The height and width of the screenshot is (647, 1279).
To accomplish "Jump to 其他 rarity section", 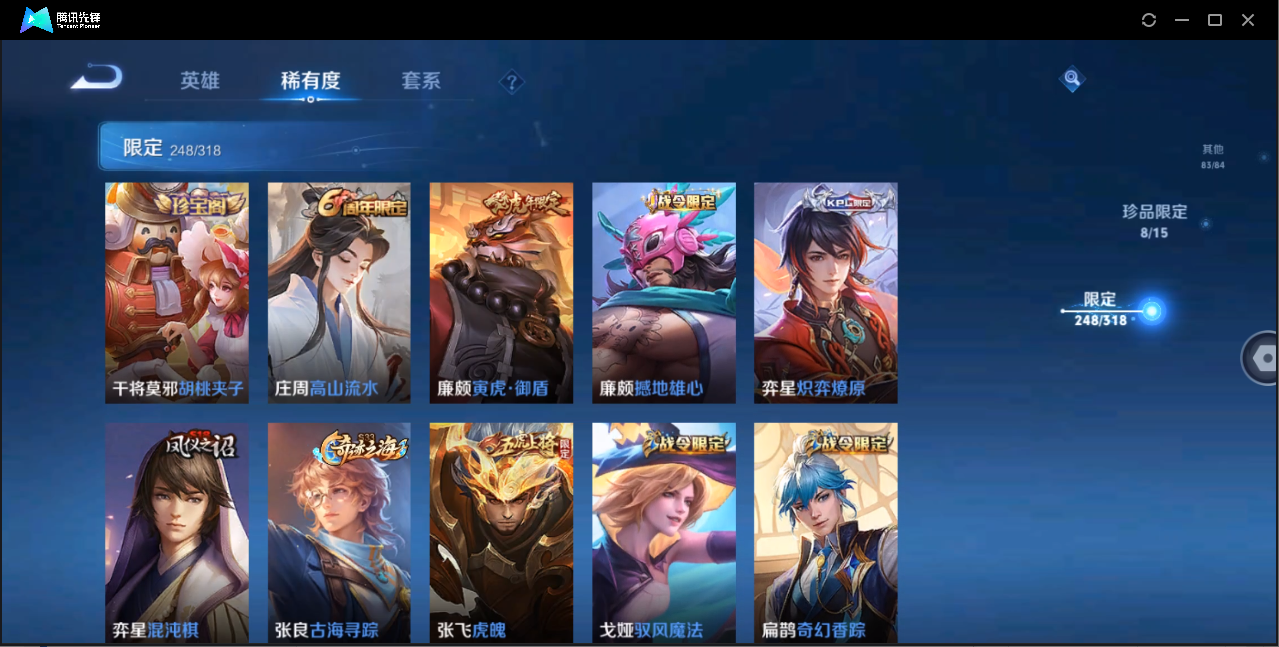I will (1212, 156).
